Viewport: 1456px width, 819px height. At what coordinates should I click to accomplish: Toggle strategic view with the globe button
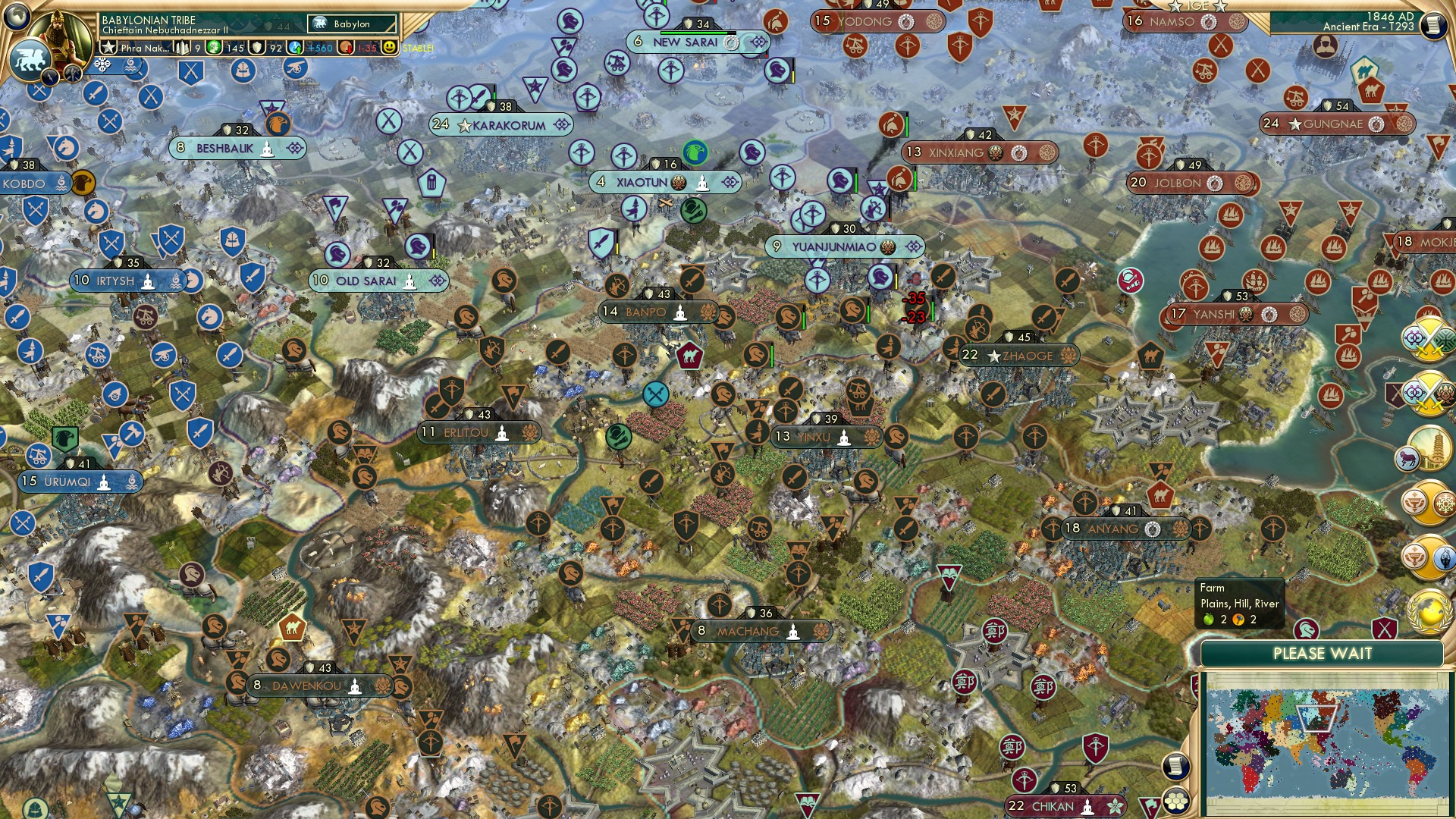(x=17, y=15)
